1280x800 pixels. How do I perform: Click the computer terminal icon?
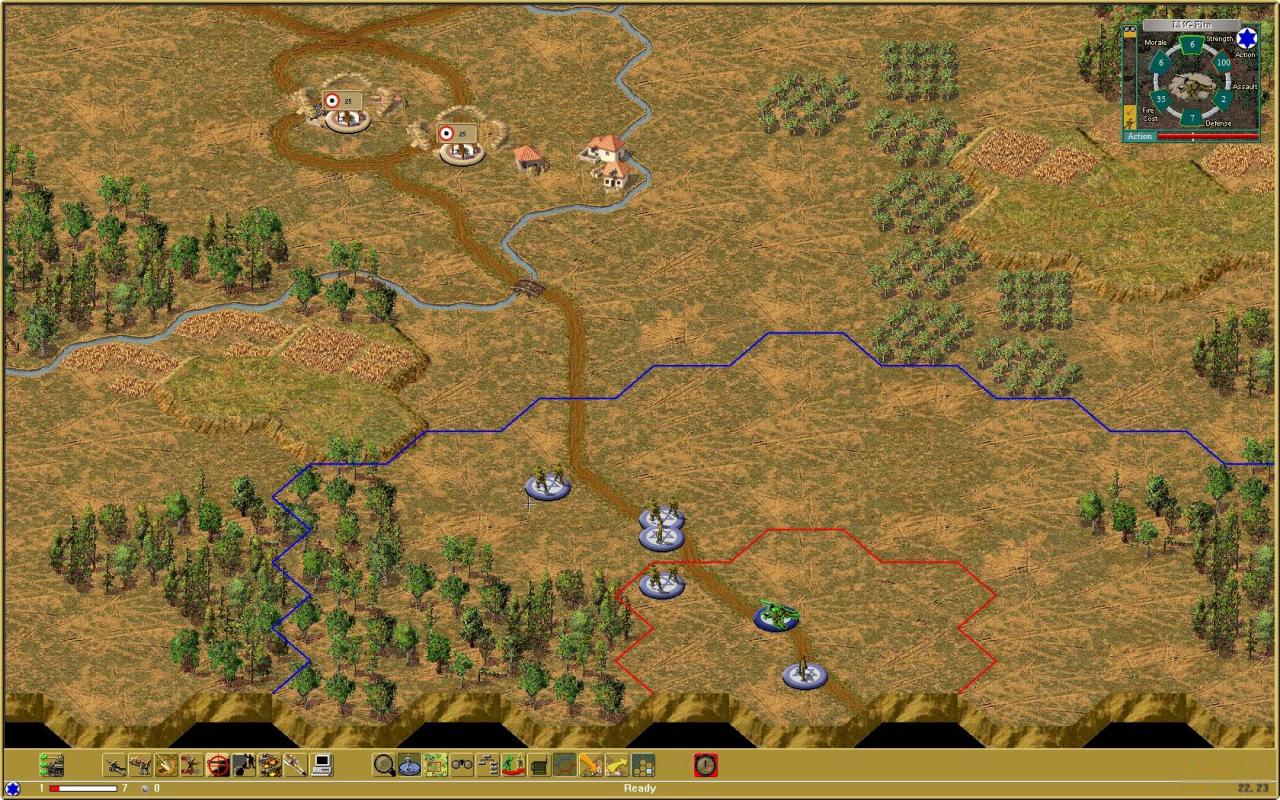pos(322,765)
